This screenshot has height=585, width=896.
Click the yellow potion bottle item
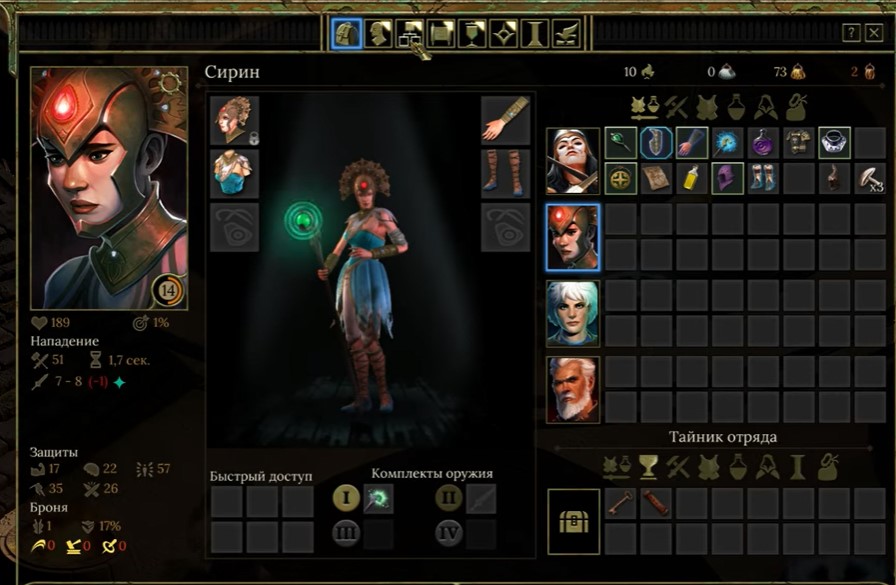click(x=692, y=178)
